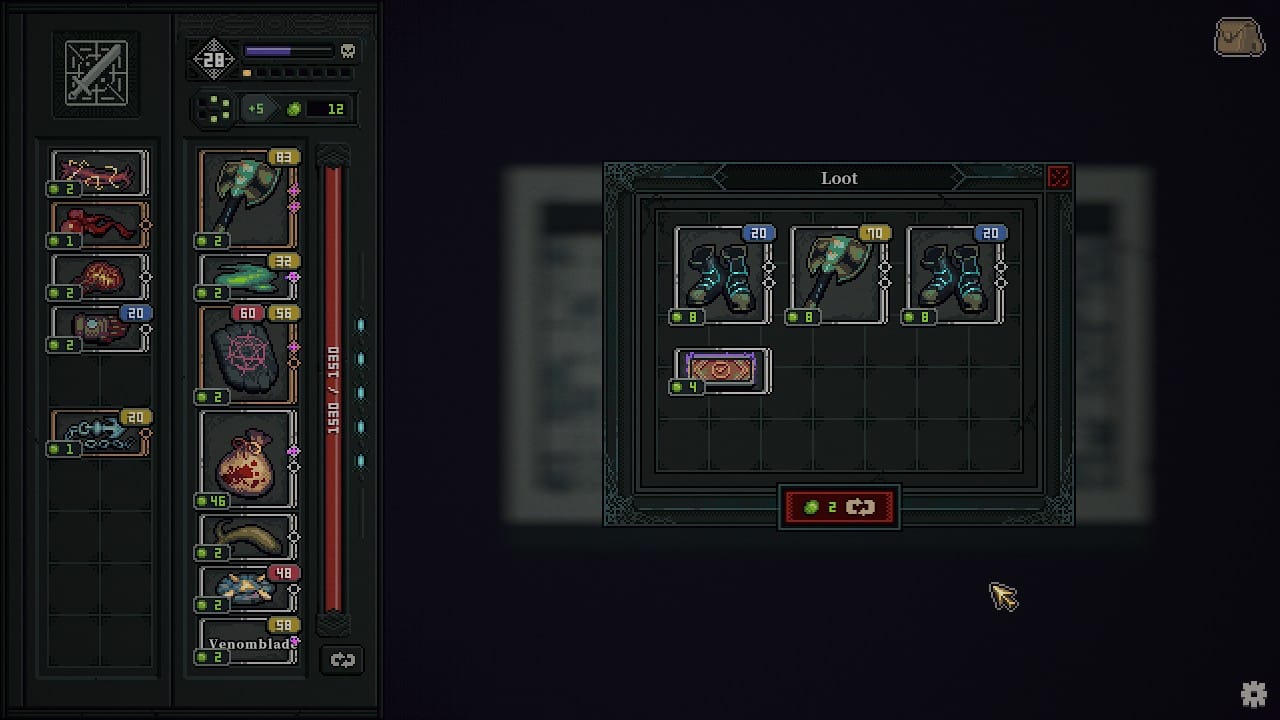Close the Loot window

1058,178
